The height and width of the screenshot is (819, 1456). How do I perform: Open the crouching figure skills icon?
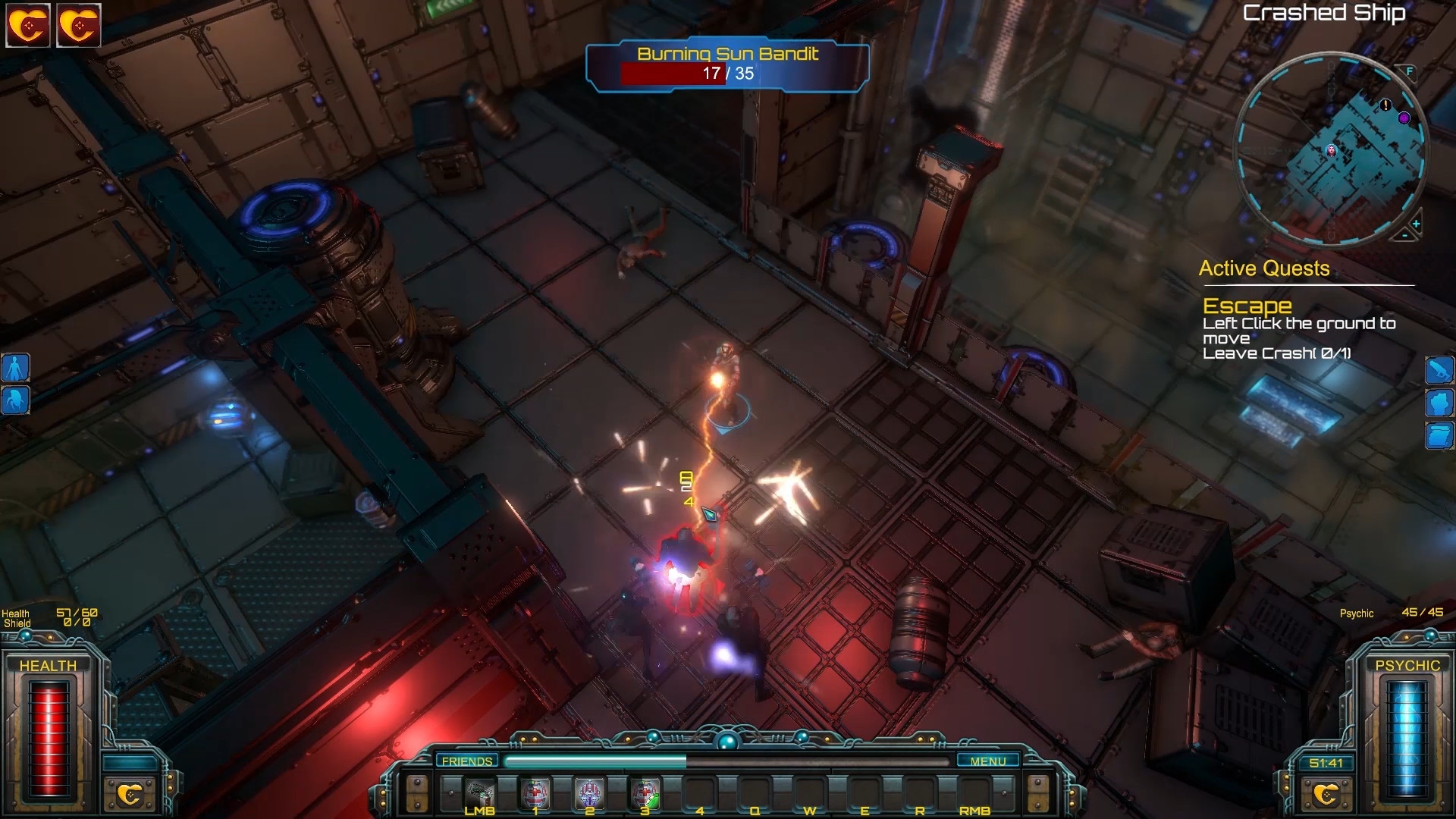(x=16, y=400)
